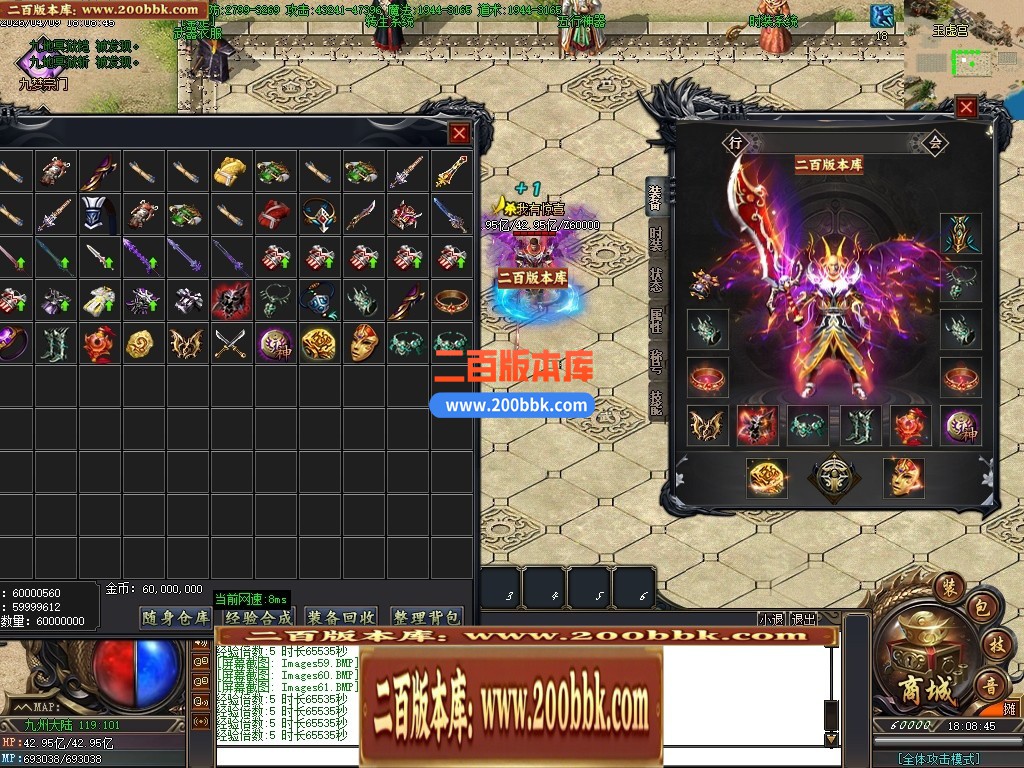The width and height of the screenshot is (1024, 768).
Task: Open the 随身仓库 portable storage
Action: pos(176,618)
